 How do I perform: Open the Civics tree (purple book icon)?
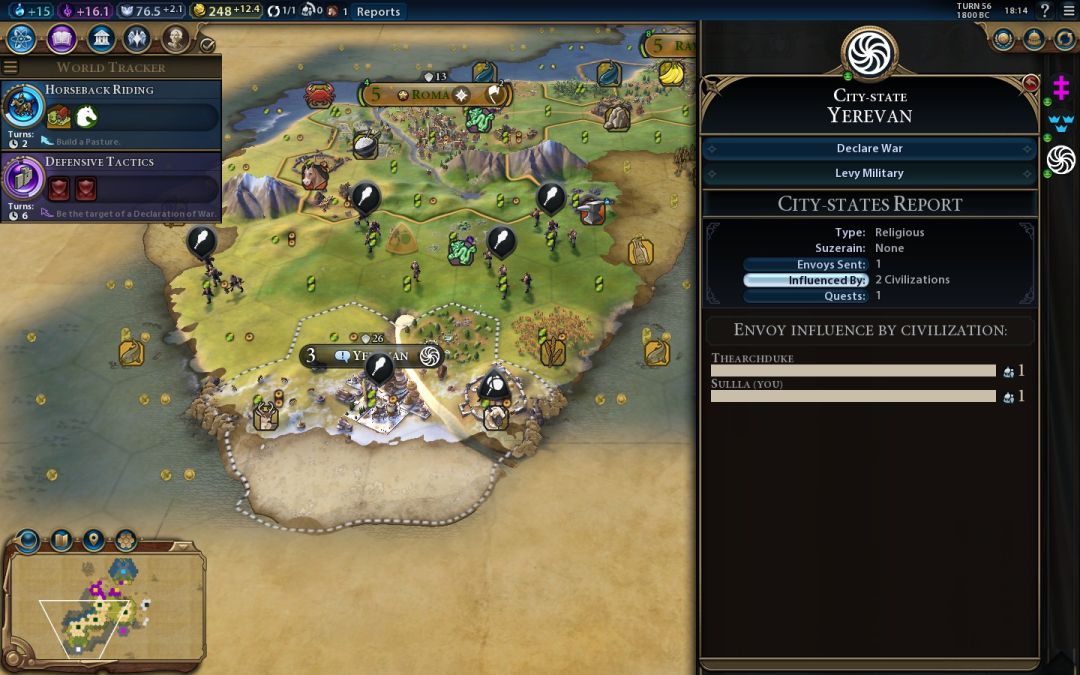62,39
